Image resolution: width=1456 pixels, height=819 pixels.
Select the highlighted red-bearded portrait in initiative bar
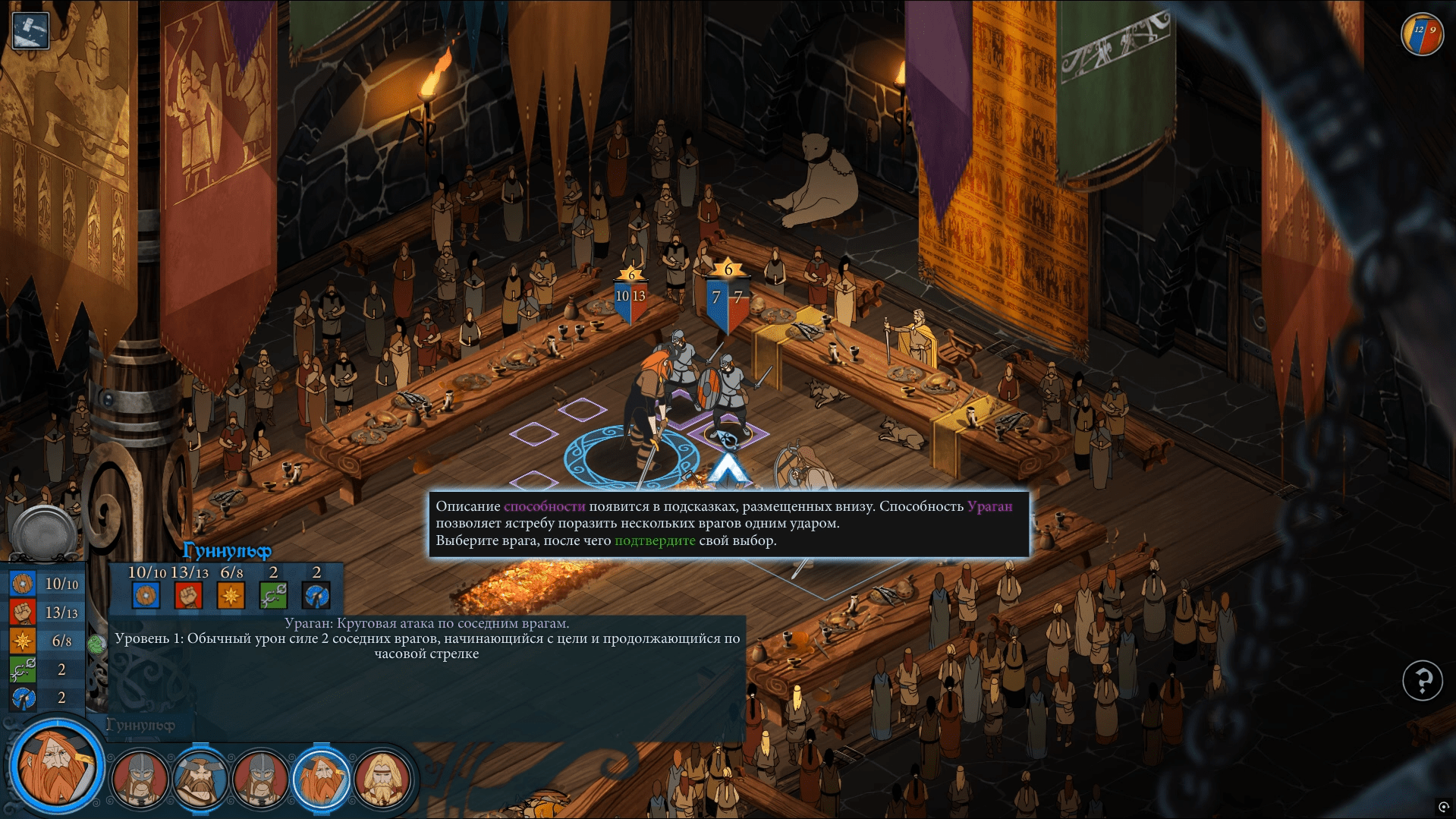click(x=322, y=780)
